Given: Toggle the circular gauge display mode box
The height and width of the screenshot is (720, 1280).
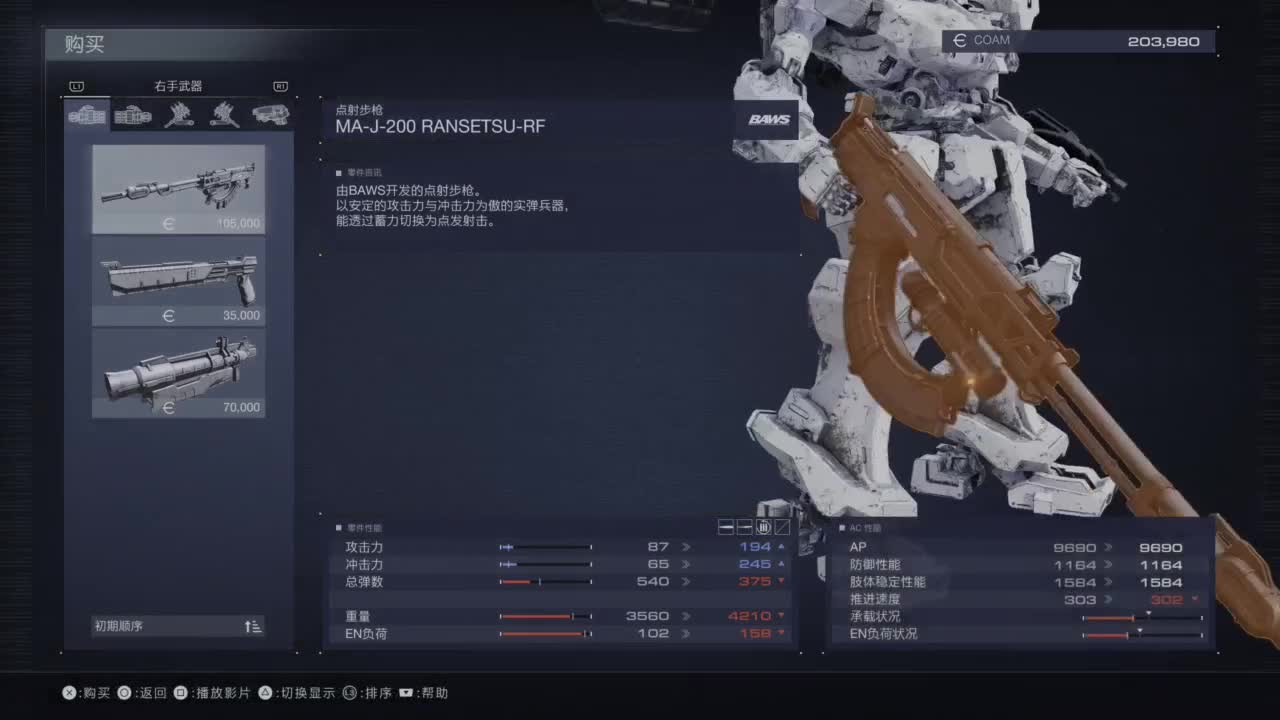Looking at the screenshot, I should click(x=763, y=527).
